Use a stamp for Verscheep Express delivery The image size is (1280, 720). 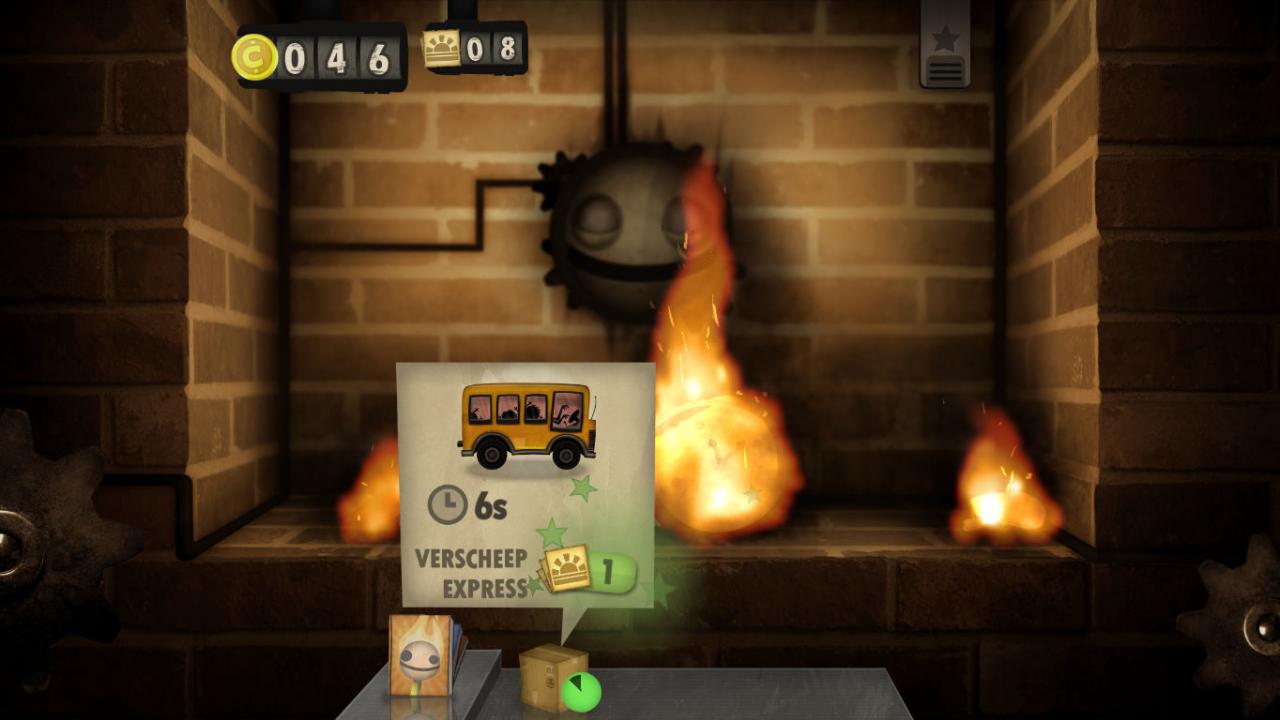tap(588, 572)
